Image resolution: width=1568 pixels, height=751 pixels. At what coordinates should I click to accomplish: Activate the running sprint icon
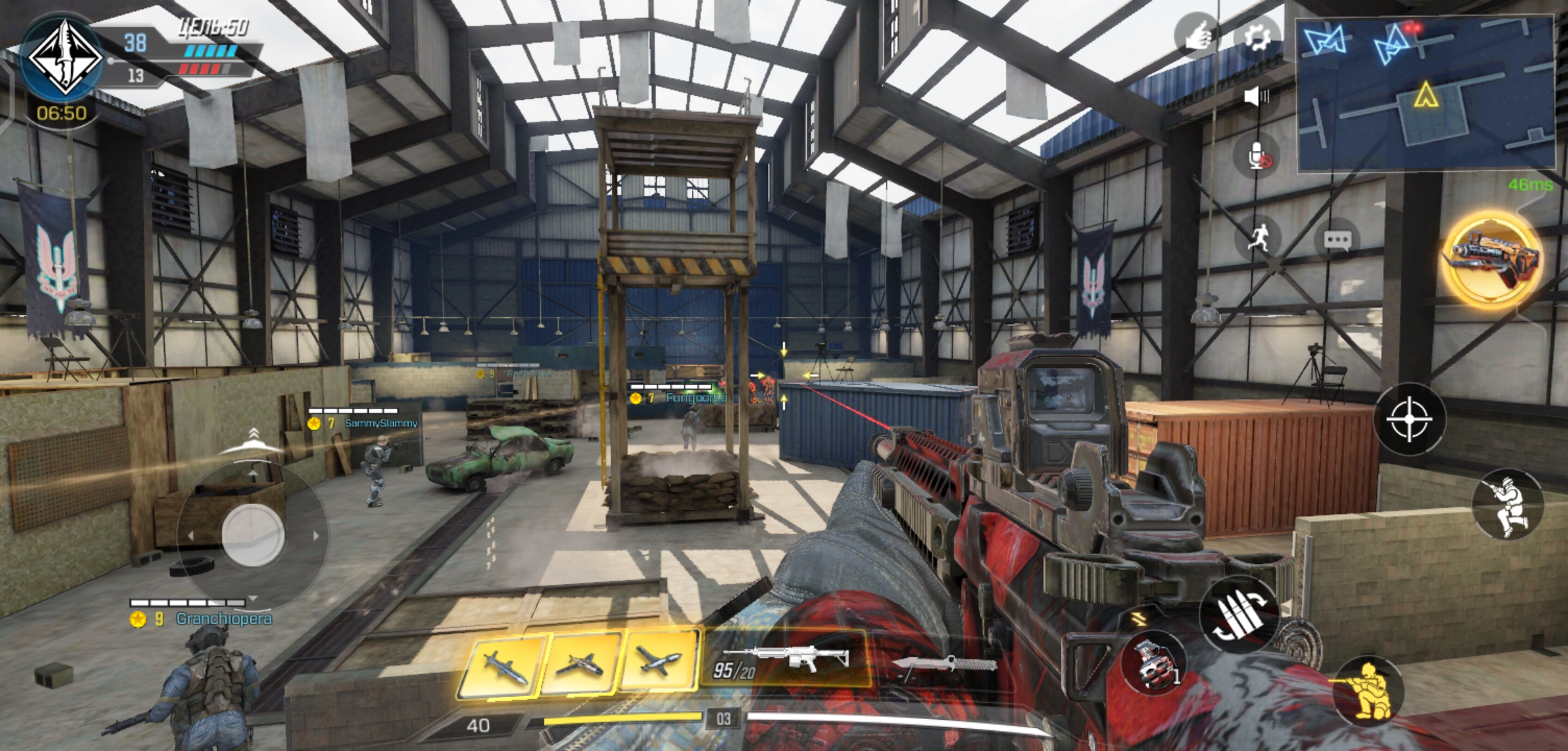click(1258, 238)
